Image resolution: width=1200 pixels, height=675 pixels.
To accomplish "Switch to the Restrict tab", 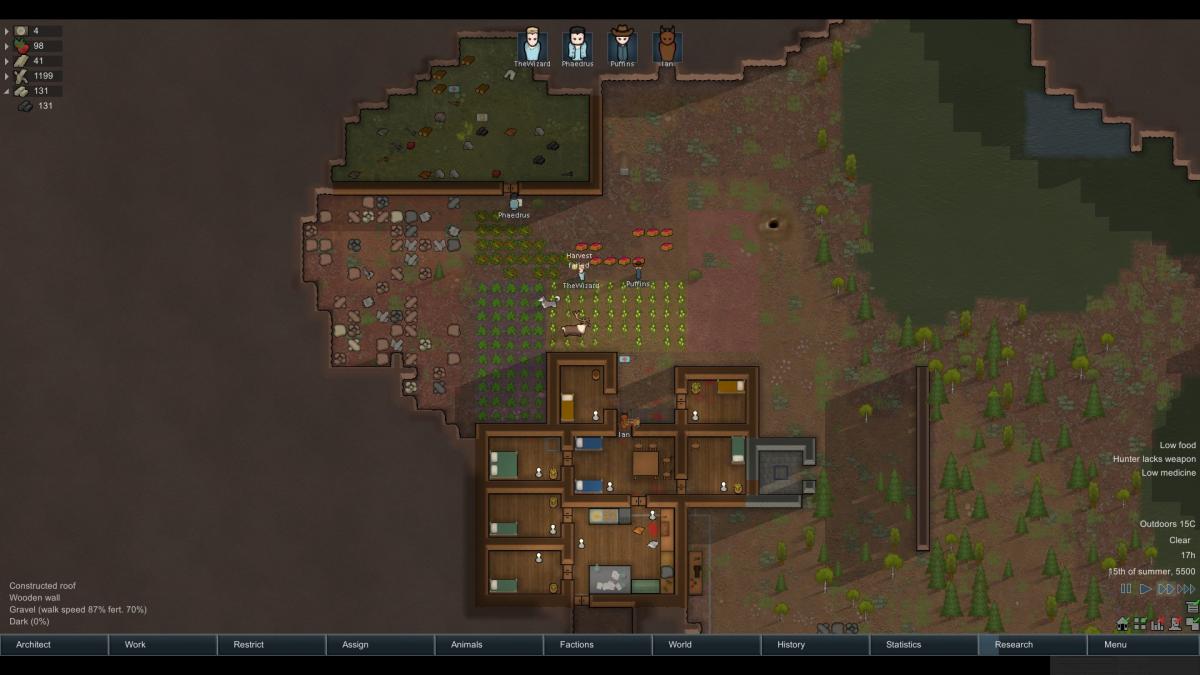I will click(272, 645).
